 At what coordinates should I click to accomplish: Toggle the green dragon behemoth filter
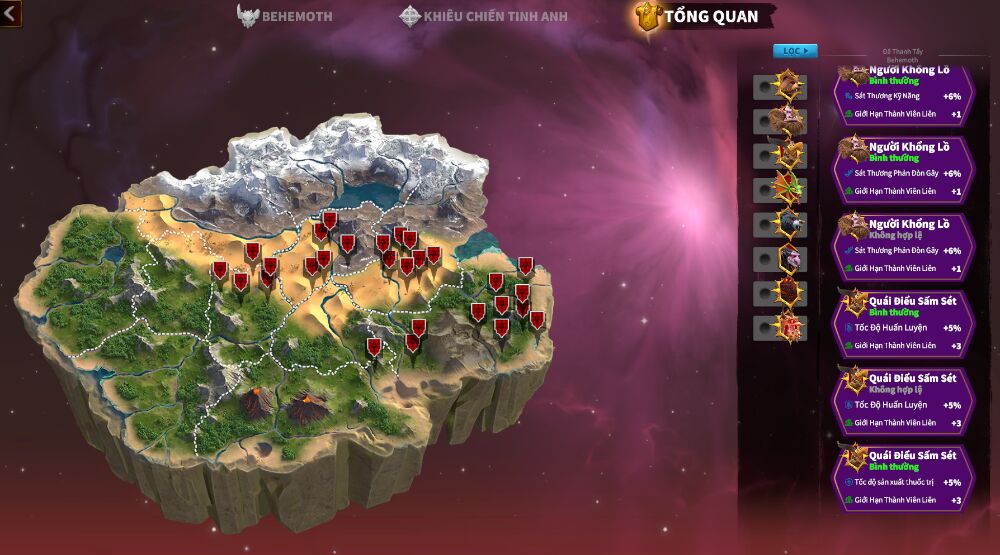pyautogui.click(x=766, y=190)
